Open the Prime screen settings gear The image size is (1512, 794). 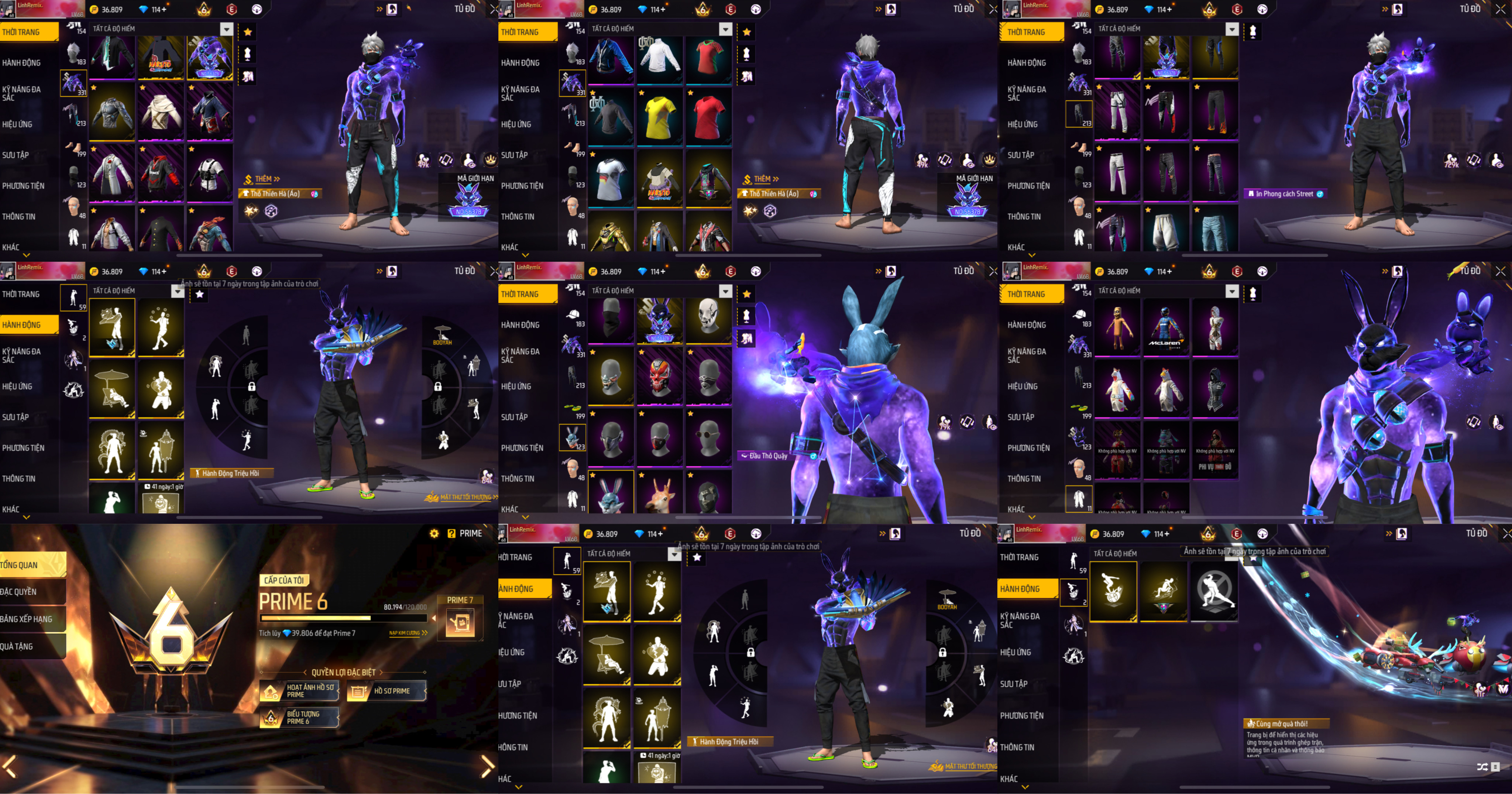click(x=434, y=533)
